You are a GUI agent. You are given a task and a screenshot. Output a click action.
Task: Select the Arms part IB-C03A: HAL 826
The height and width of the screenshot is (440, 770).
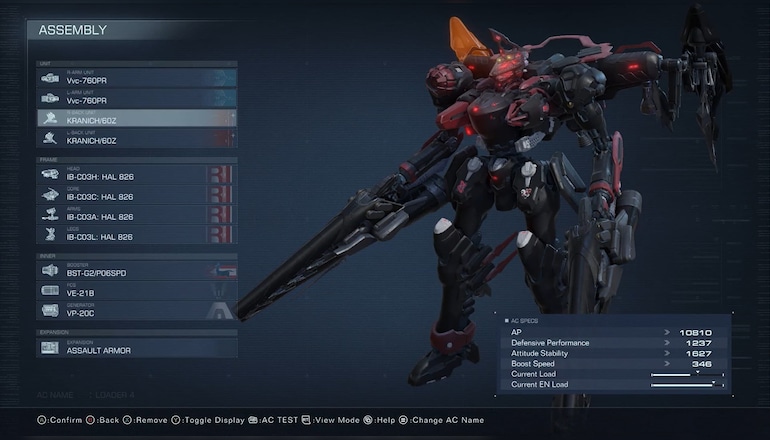coord(136,215)
